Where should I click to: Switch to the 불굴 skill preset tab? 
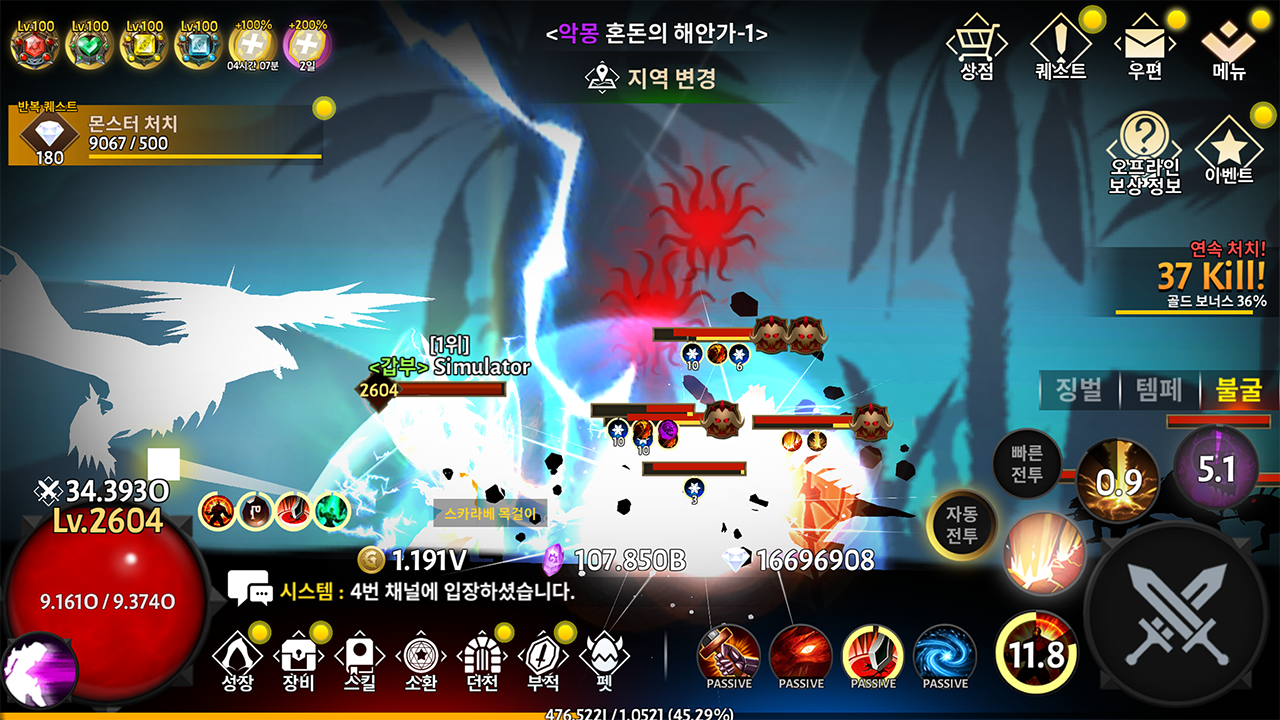point(1238,389)
